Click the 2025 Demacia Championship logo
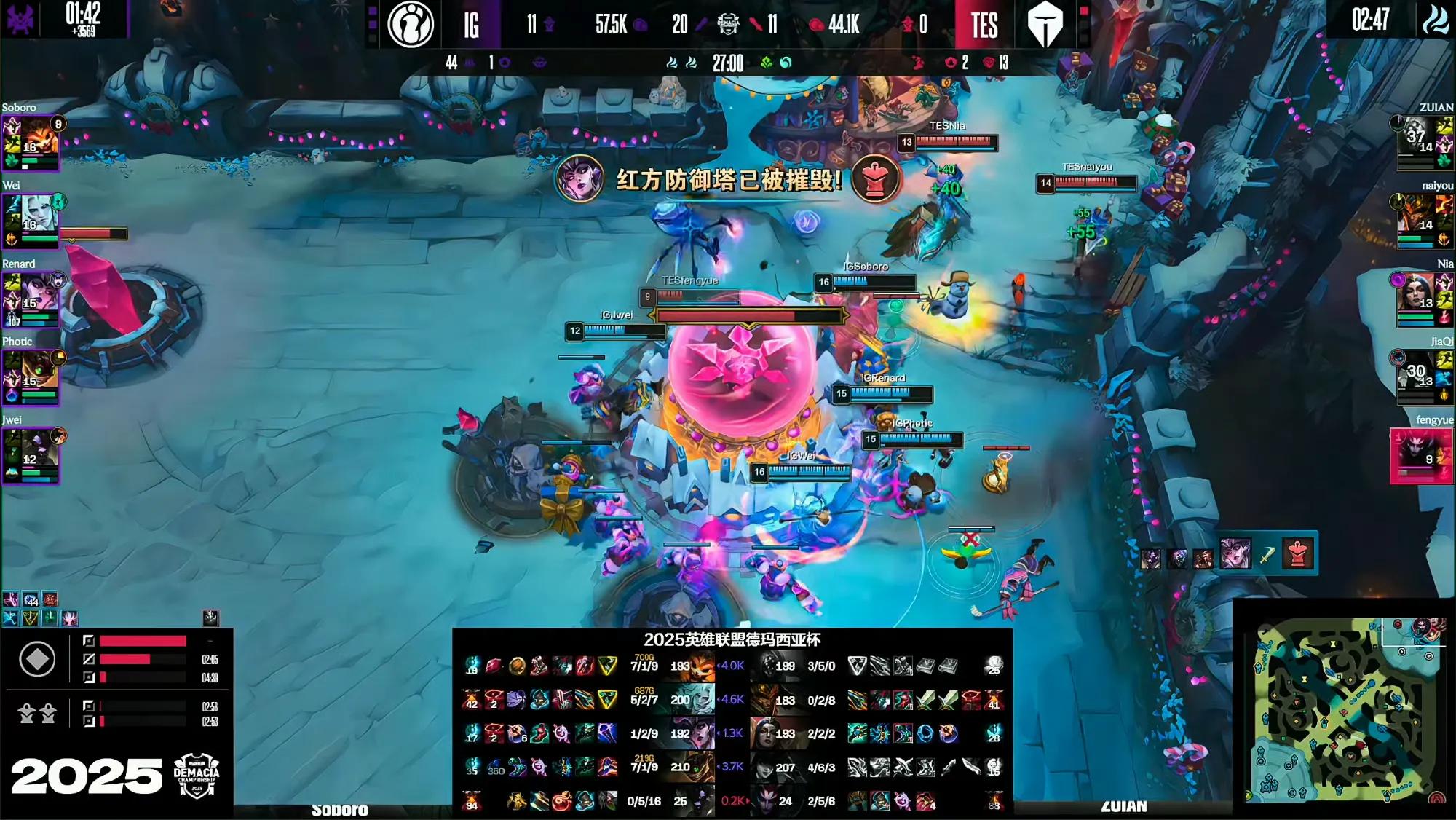This screenshot has width=1456, height=820. click(197, 775)
